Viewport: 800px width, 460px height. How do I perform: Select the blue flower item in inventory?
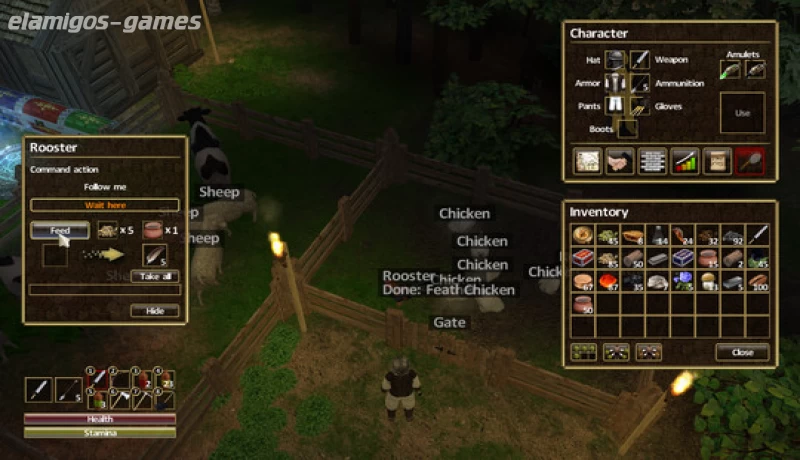(684, 281)
